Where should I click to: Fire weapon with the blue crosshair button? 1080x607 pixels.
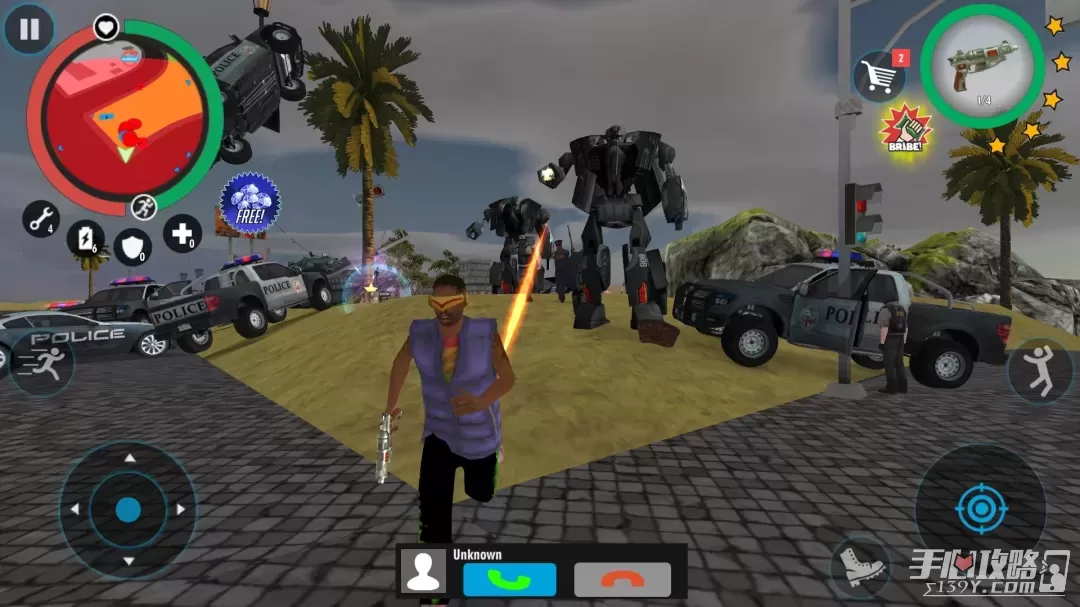(979, 509)
